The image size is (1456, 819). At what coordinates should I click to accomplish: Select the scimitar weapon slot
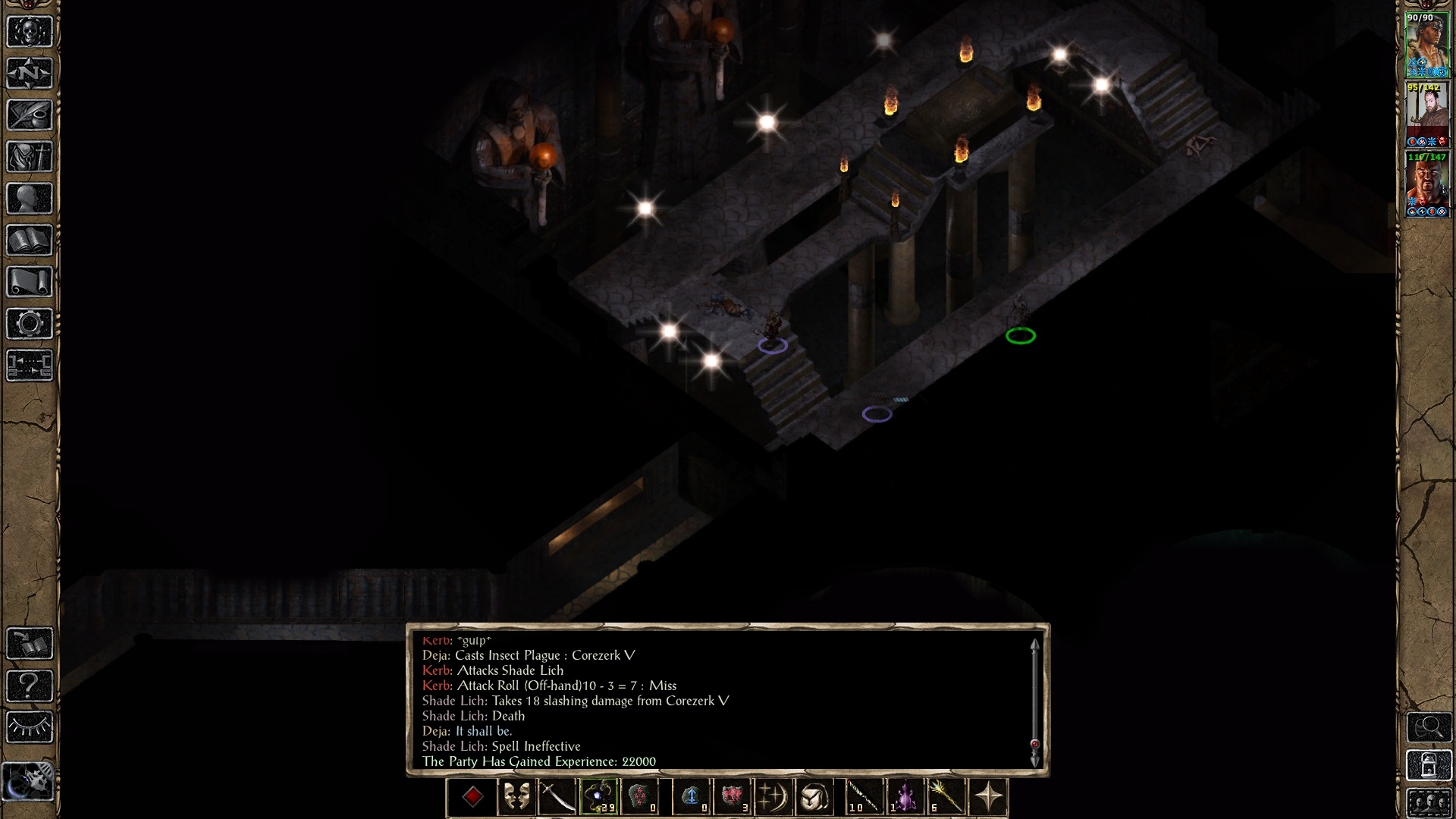point(557,797)
